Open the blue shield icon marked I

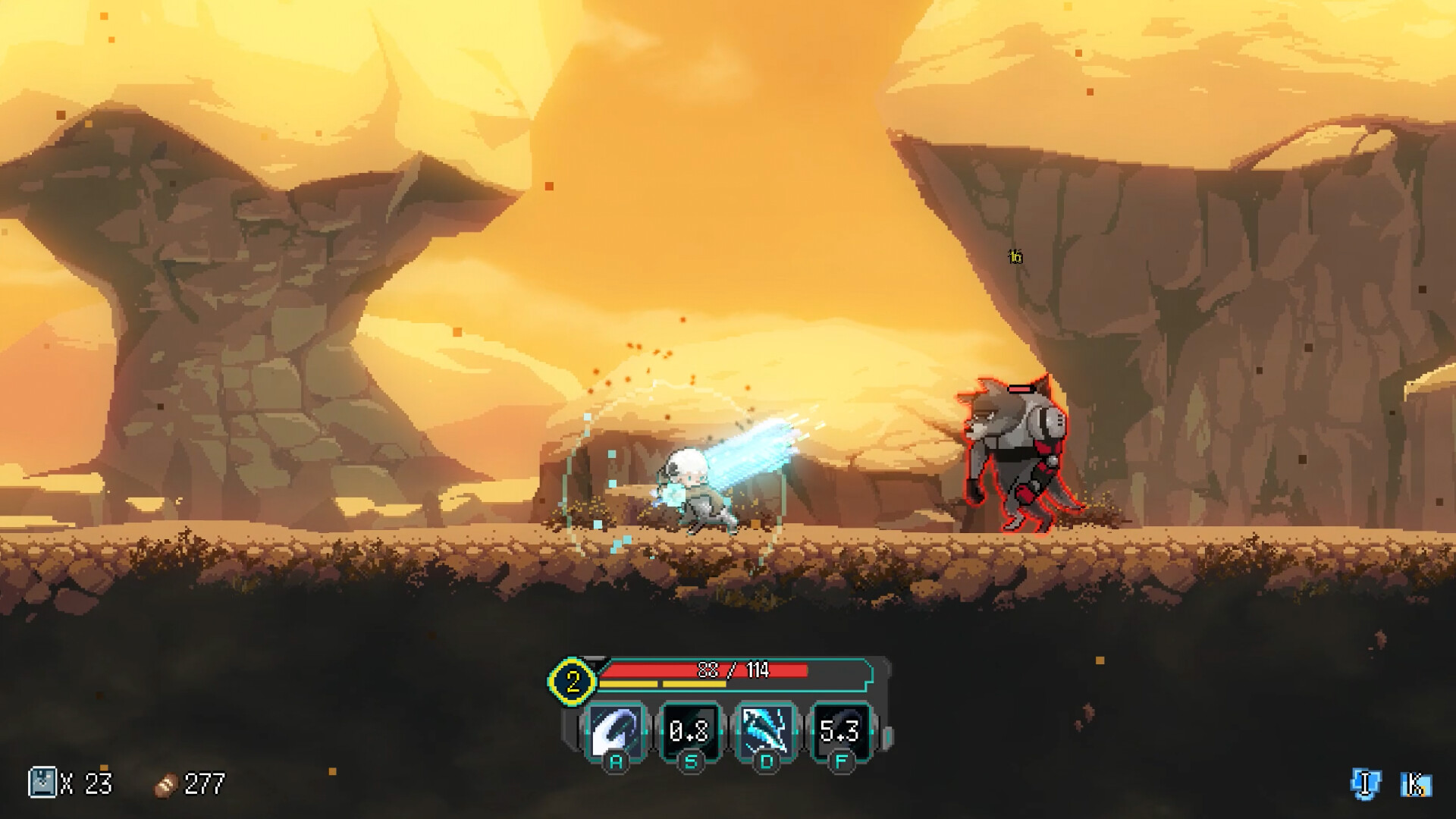(x=1365, y=783)
